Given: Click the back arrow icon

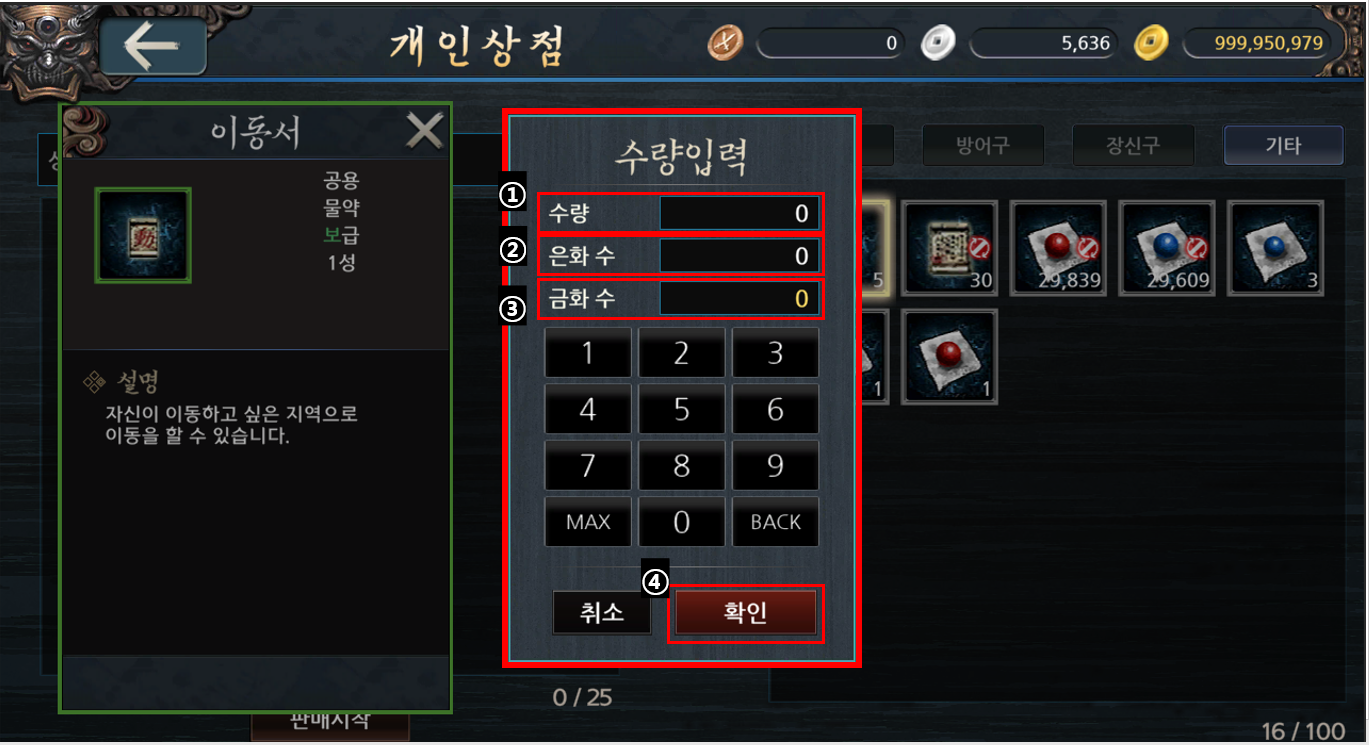Looking at the screenshot, I should coord(152,44).
